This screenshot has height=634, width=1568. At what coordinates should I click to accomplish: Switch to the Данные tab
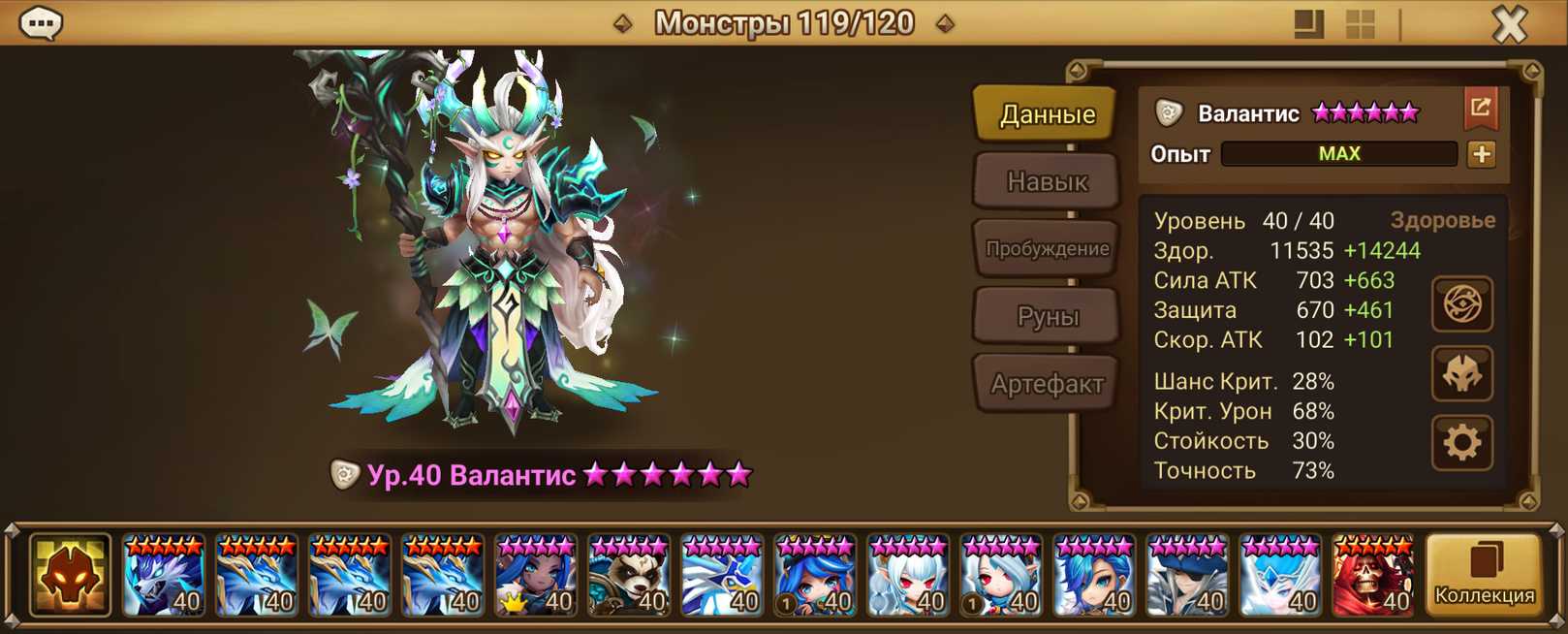click(x=1047, y=114)
